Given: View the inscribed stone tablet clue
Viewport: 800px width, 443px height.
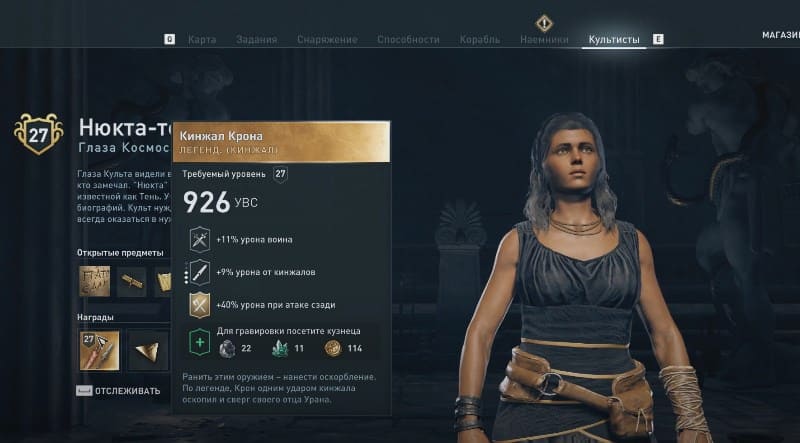Looking at the screenshot, I should point(97,283).
